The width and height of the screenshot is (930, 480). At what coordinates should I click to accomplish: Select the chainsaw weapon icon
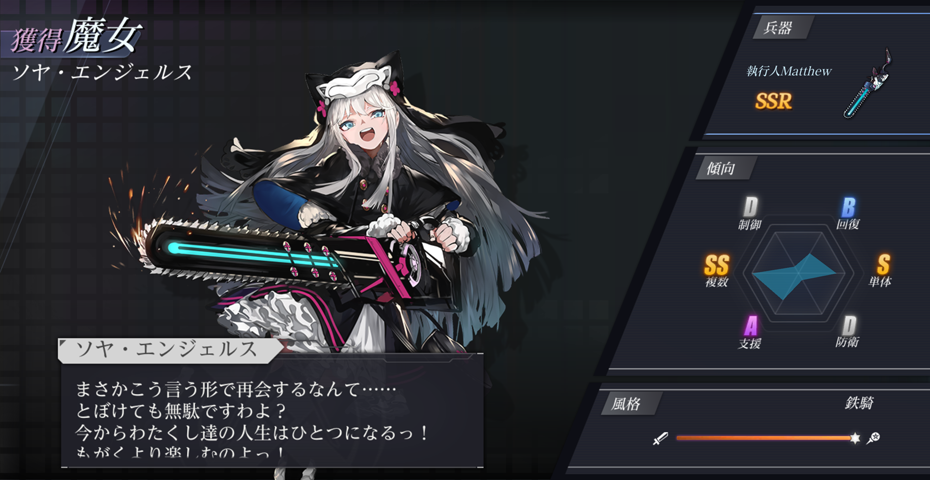[x=866, y=87]
